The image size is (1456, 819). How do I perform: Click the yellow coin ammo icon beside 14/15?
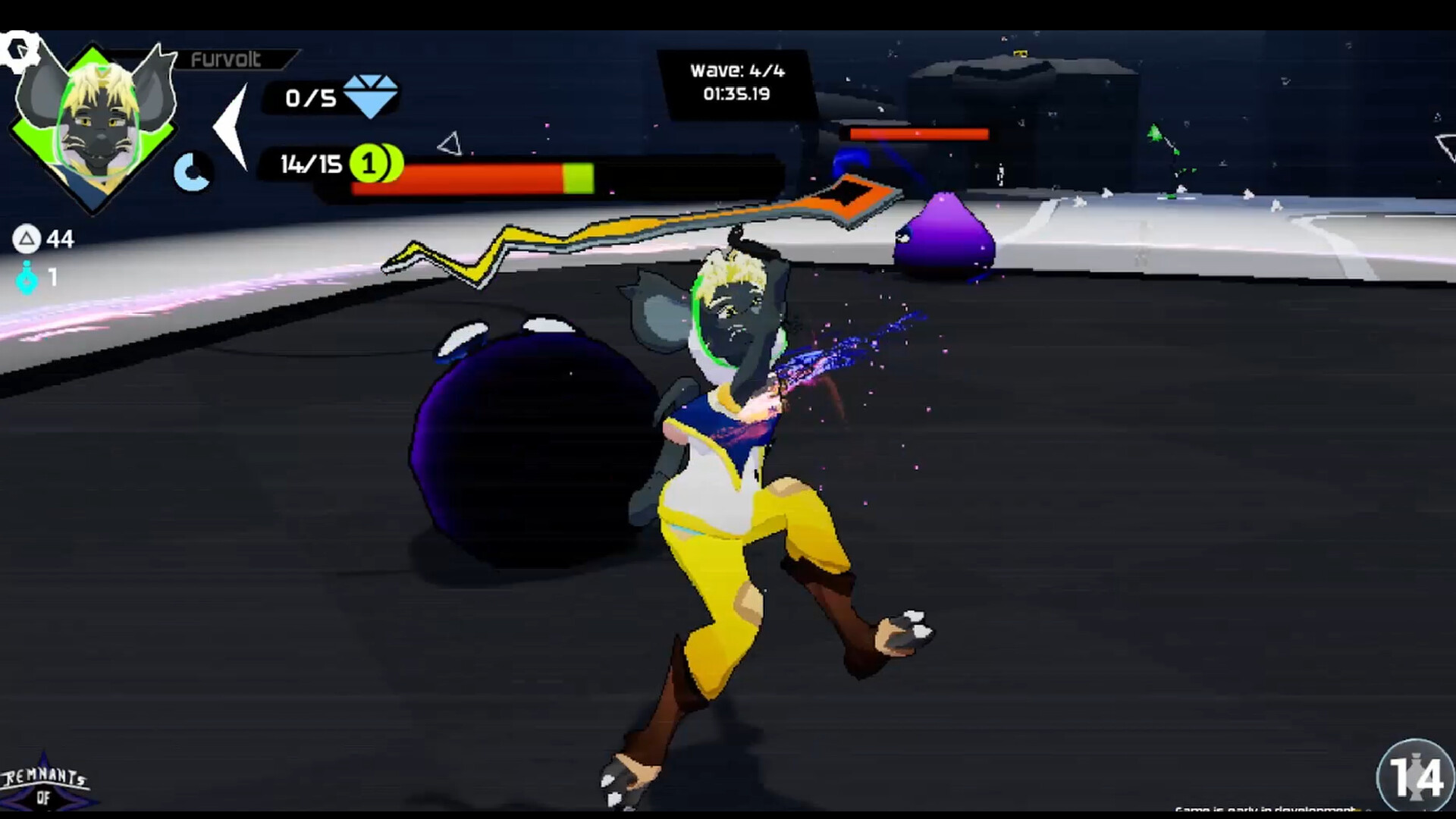point(370,162)
